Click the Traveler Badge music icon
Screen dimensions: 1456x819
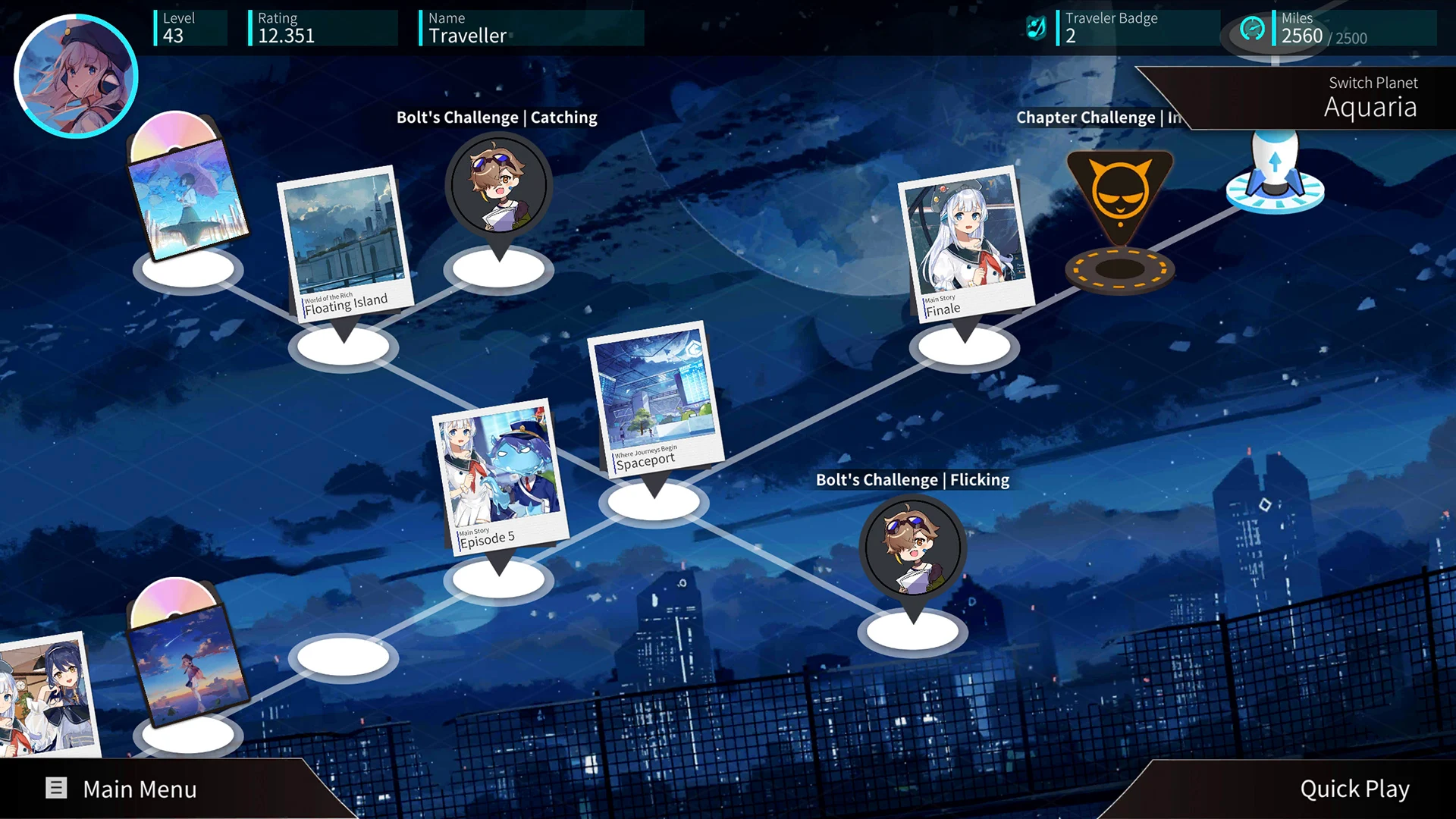click(x=1036, y=28)
